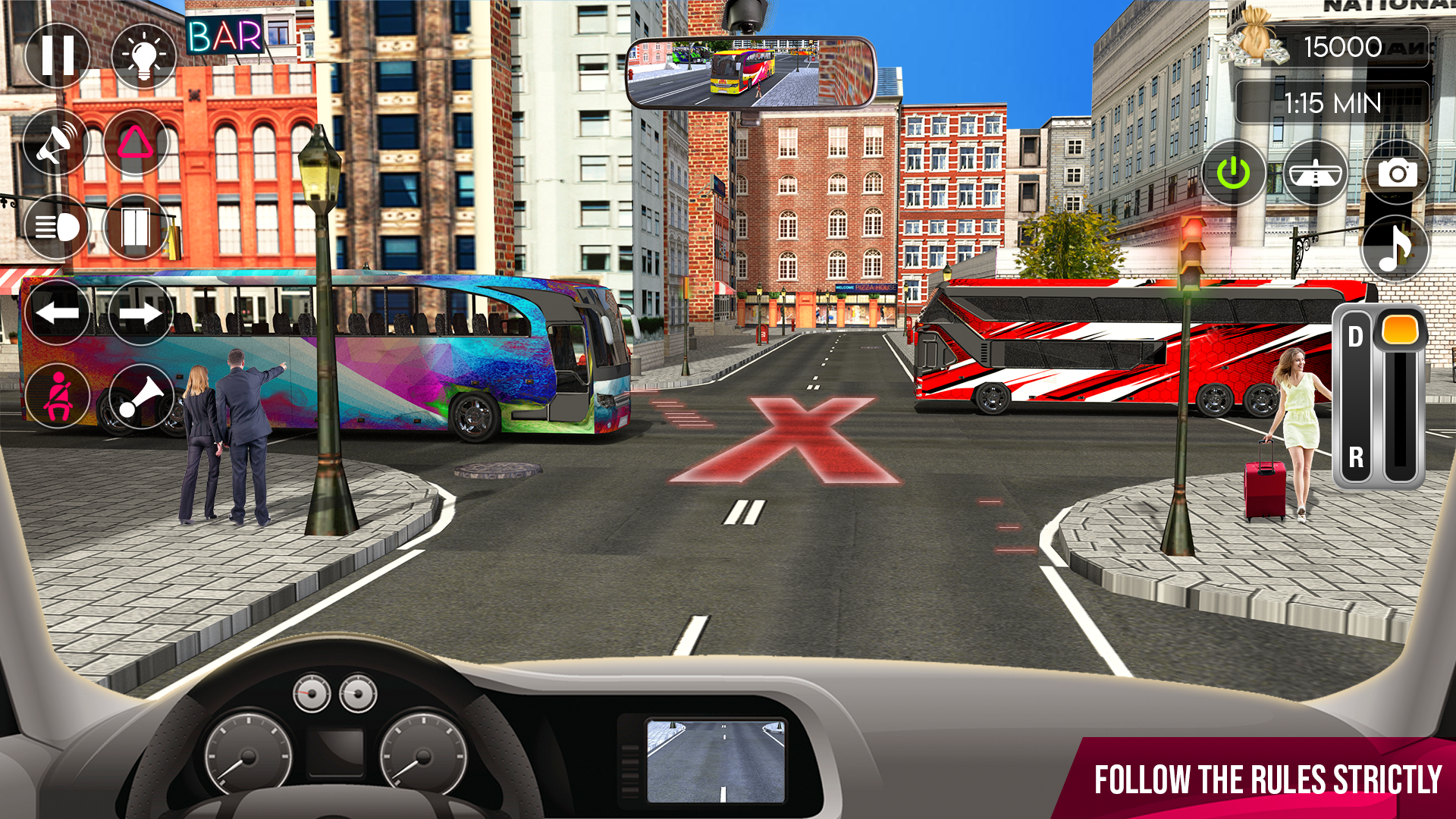The height and width of the screenshot is (819, 1456).
Task: View the rearview mirror at top
Action: (752, 72)
